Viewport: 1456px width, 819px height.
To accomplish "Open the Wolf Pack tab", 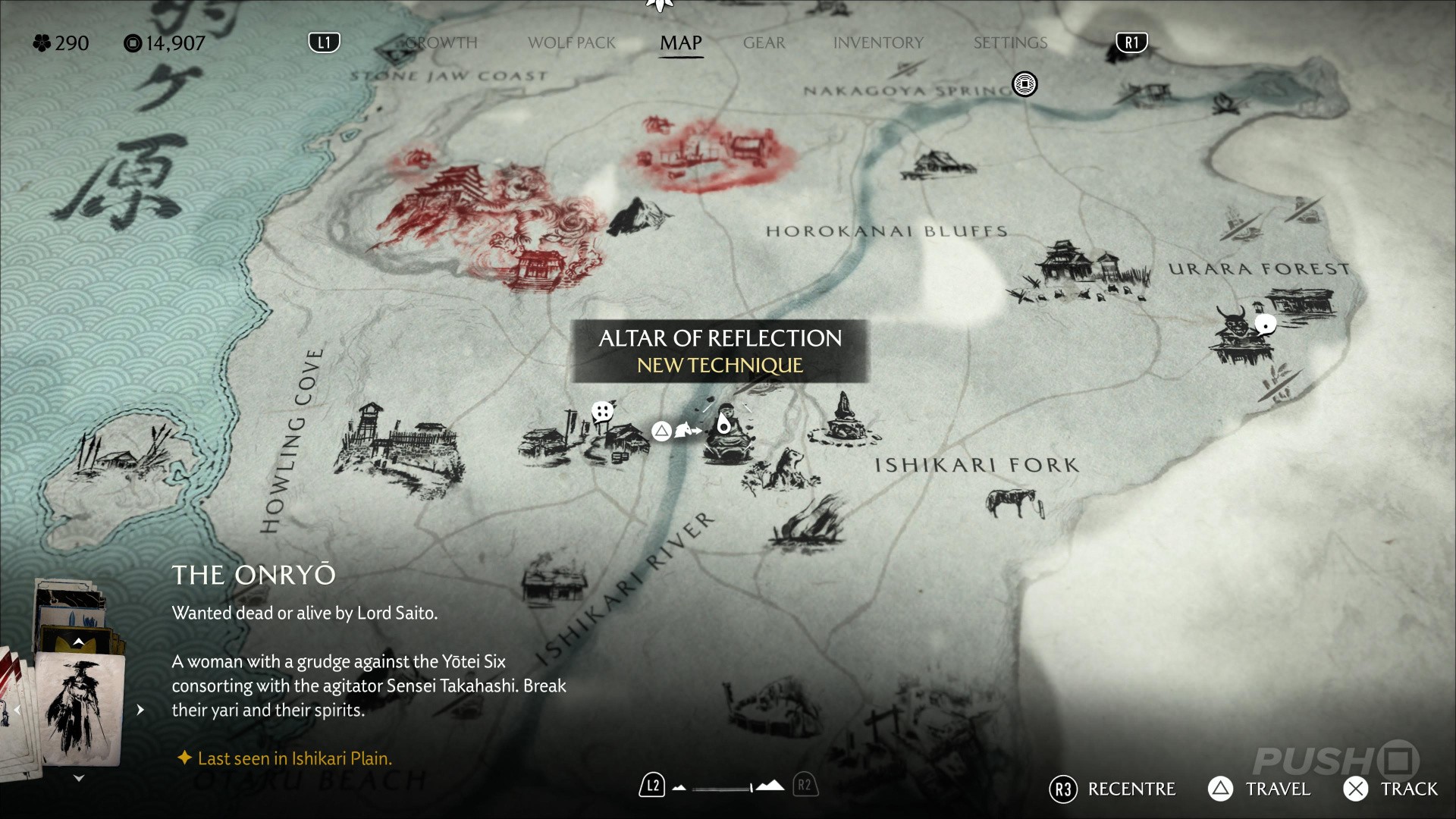I will click(572, 43).
